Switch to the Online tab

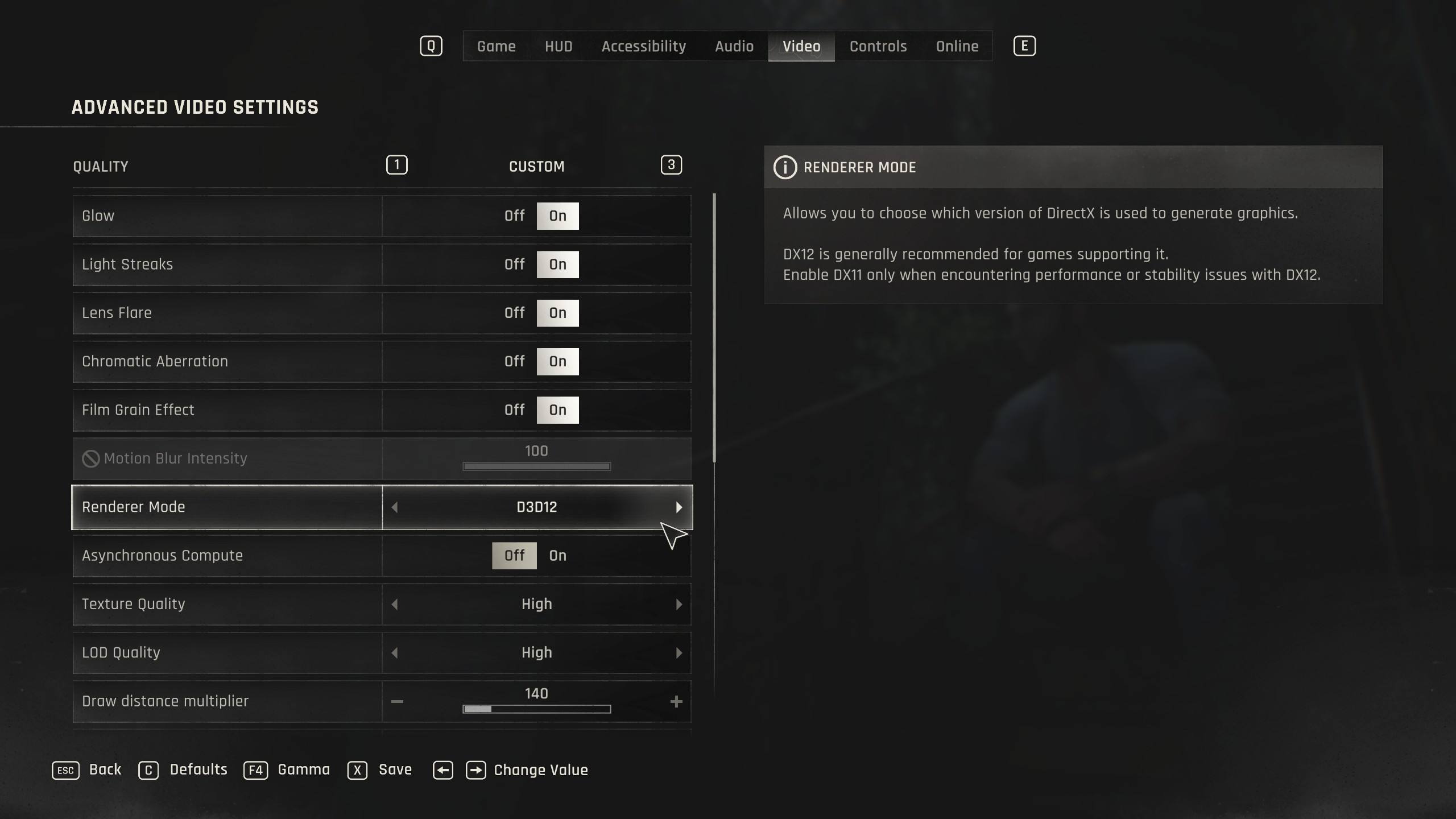(957, 46)
